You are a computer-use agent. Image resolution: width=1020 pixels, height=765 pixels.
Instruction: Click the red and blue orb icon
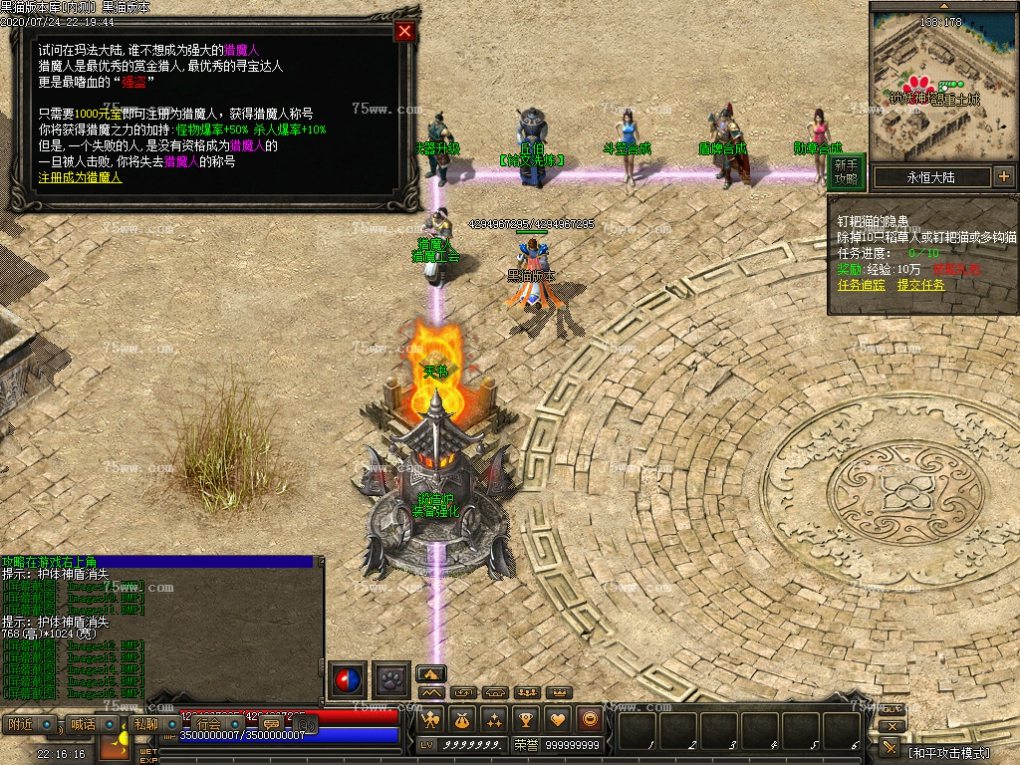(348, 680)
